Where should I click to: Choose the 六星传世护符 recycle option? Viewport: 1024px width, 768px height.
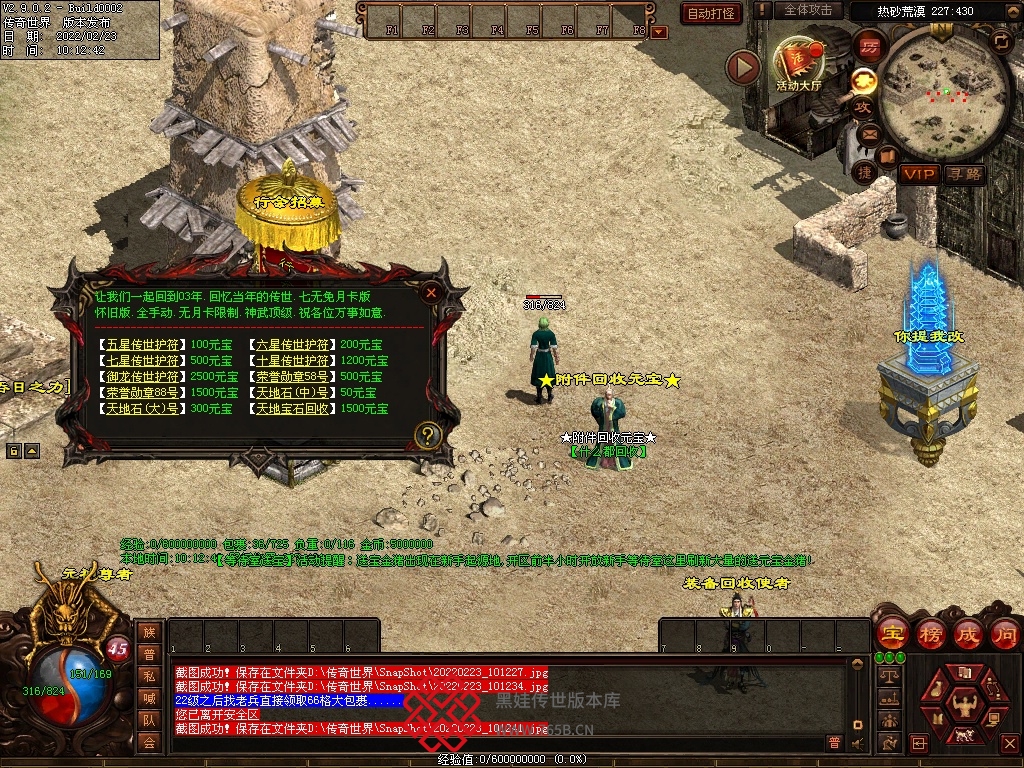pyautogui.click(x=294, y=345)
